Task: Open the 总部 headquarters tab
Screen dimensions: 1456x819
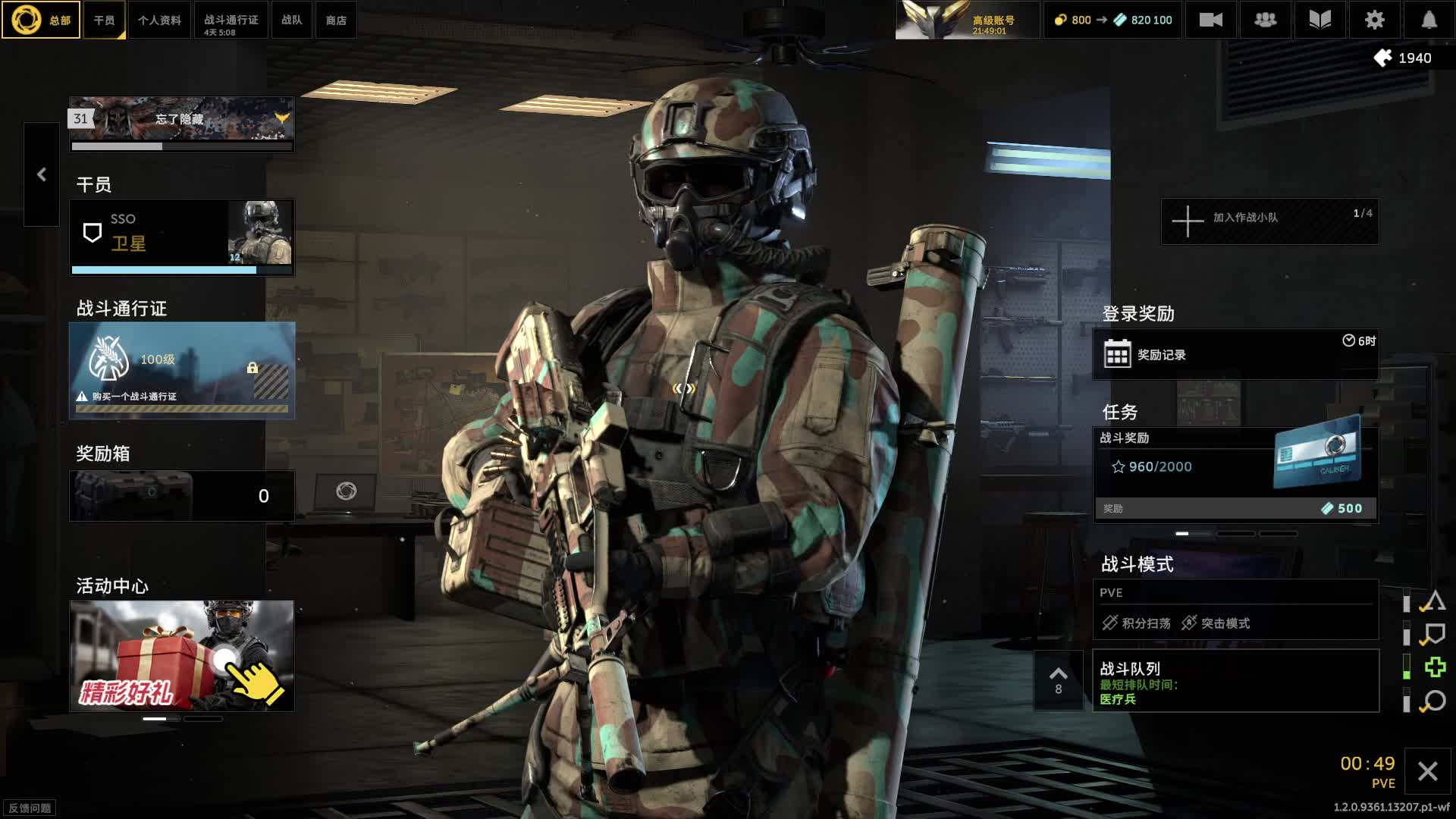Action: click(41, 20)
